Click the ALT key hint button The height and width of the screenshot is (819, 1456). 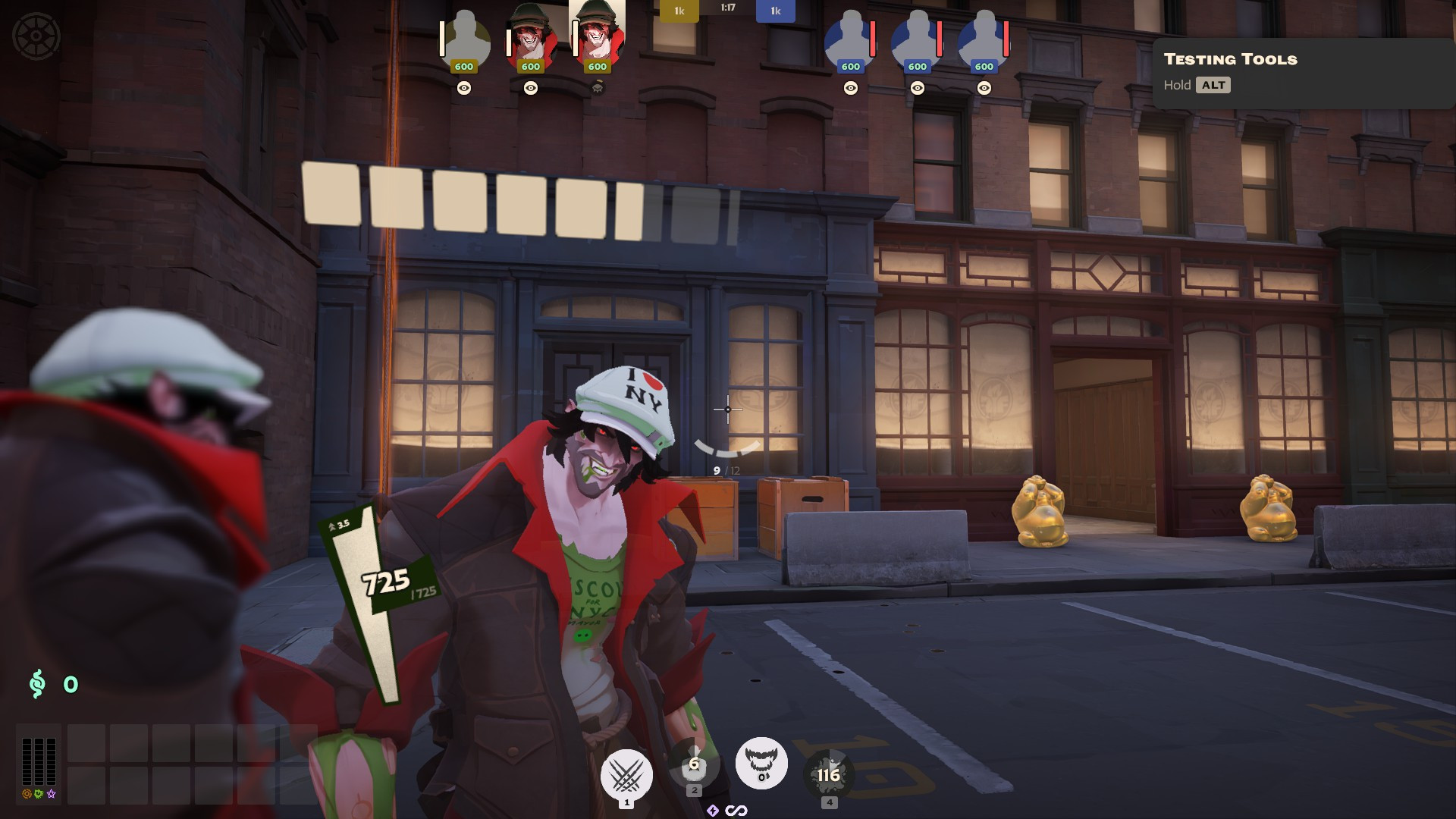[1213, 85]
